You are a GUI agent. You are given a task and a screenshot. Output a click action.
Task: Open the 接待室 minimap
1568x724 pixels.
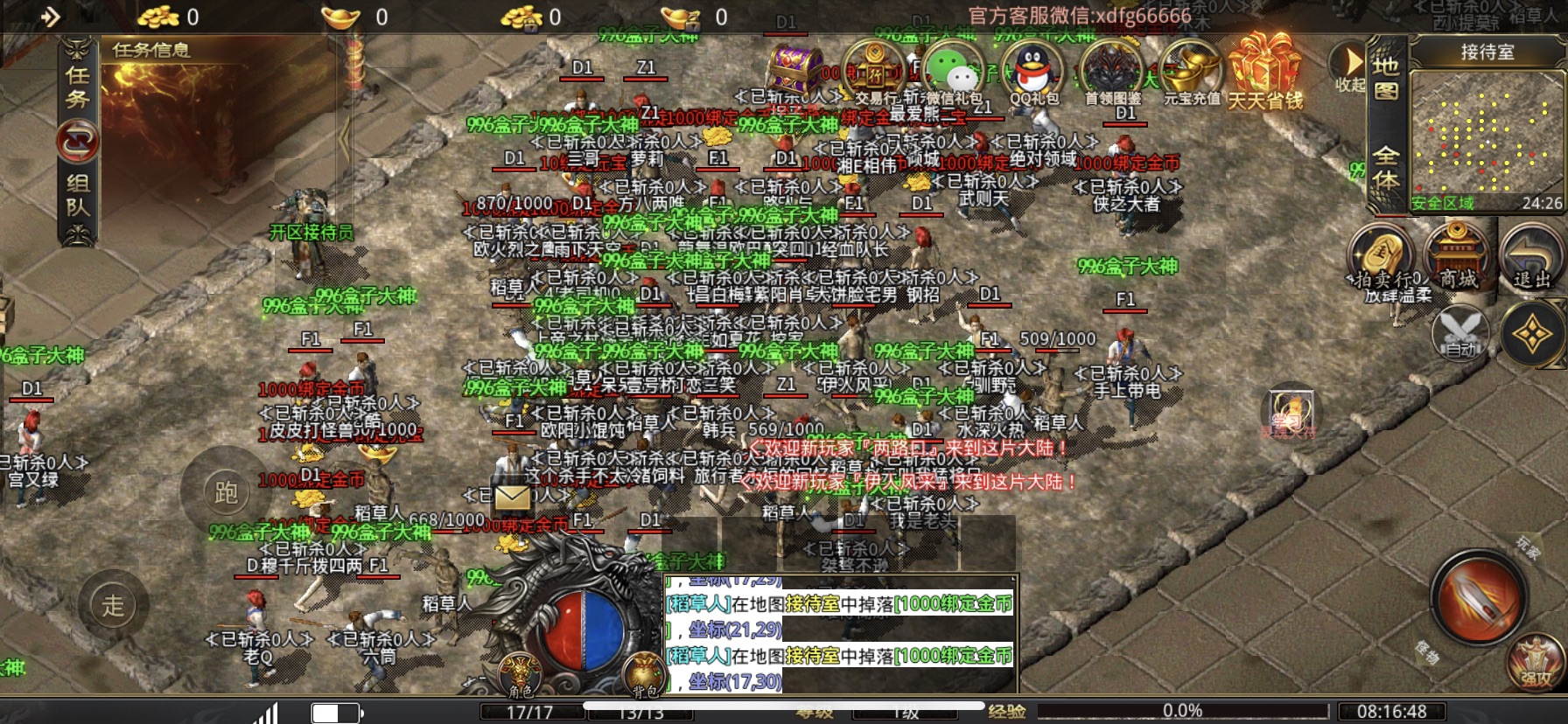coord(1486,131)
